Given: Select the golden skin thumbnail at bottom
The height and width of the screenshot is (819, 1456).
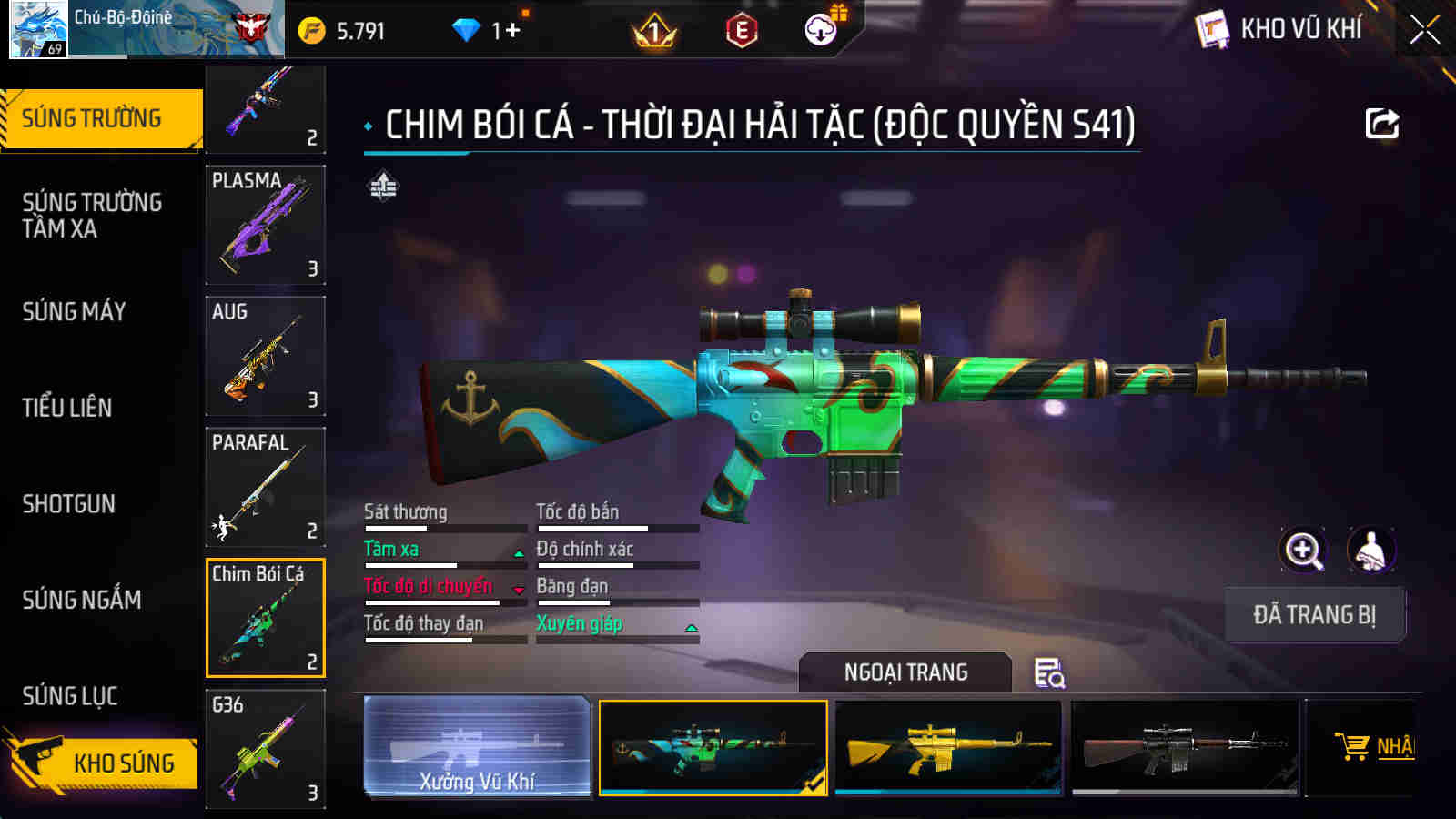Looking at the screenshot, I should click(946, 748).
